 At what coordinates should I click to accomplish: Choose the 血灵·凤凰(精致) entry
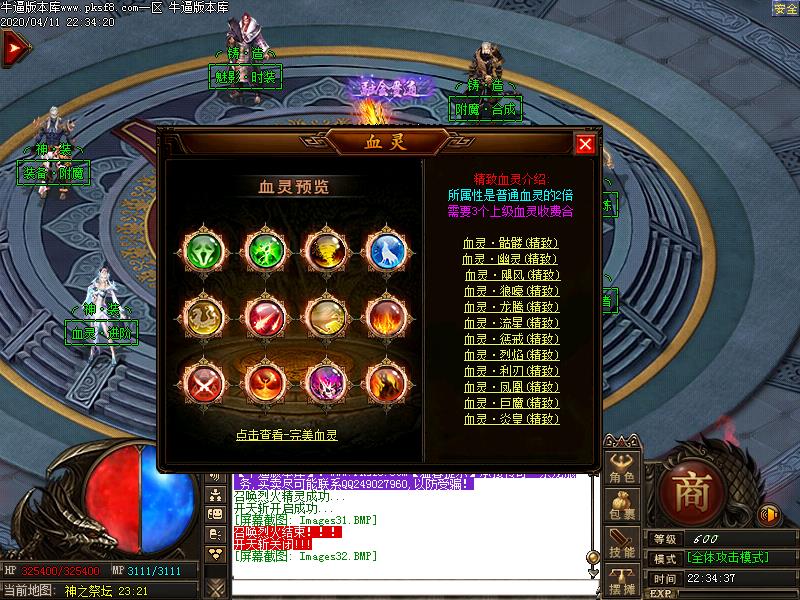point(511,387)
